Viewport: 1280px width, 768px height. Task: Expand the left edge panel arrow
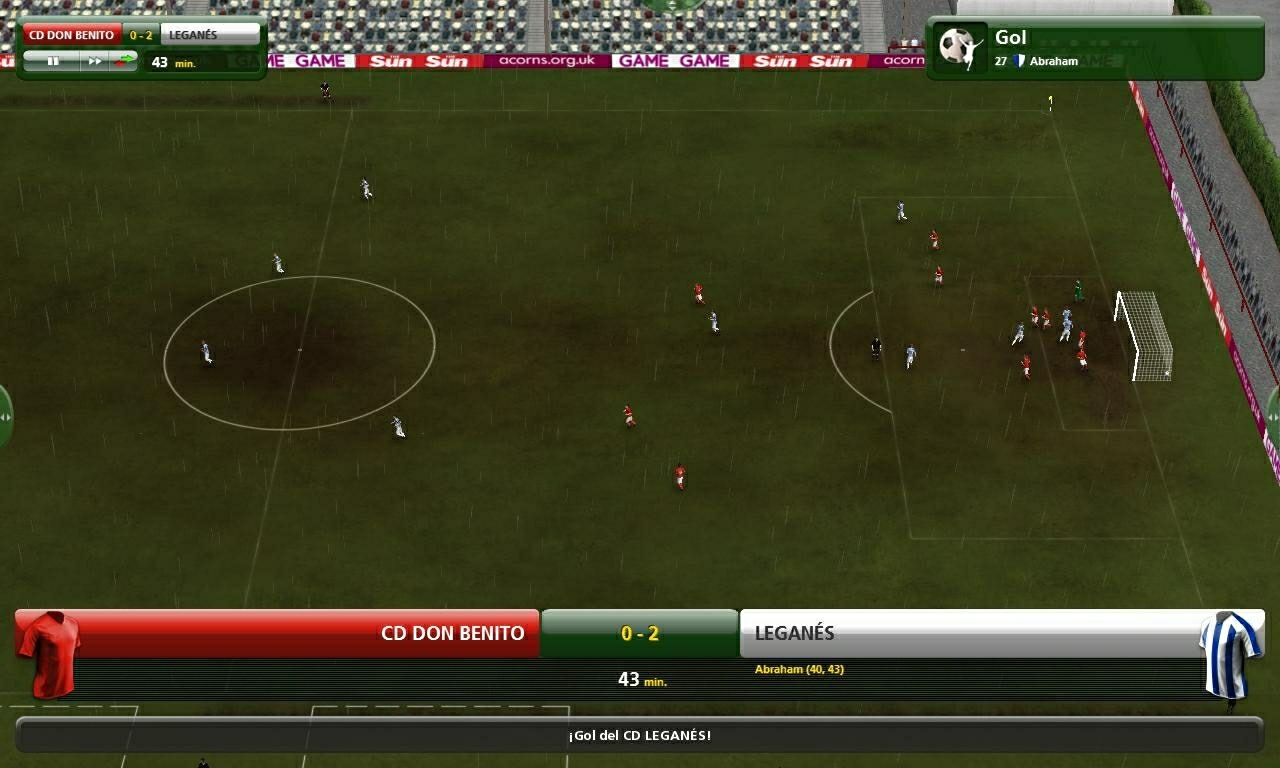coord(5,415)
